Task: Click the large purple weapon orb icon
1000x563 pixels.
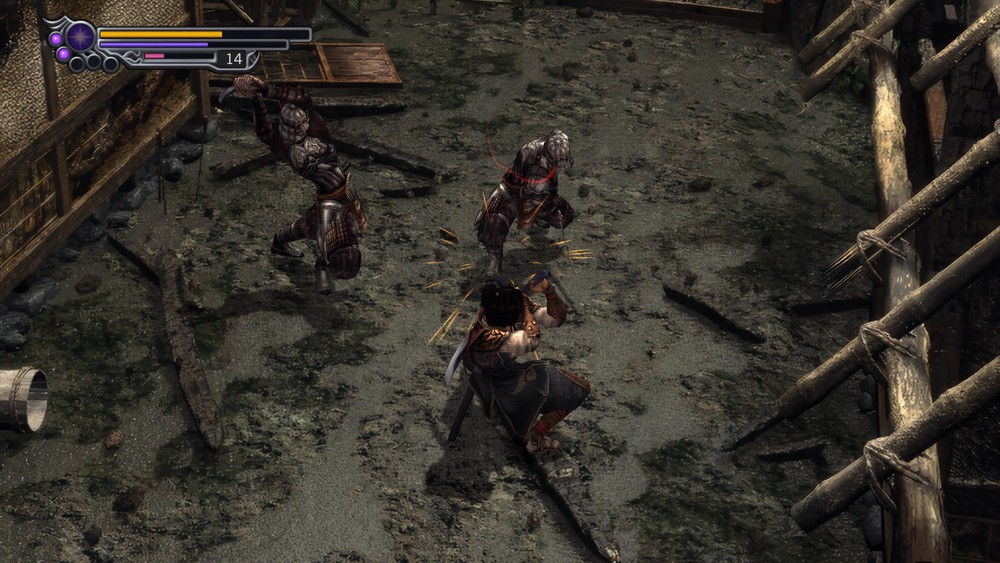Action: point(82,37)
